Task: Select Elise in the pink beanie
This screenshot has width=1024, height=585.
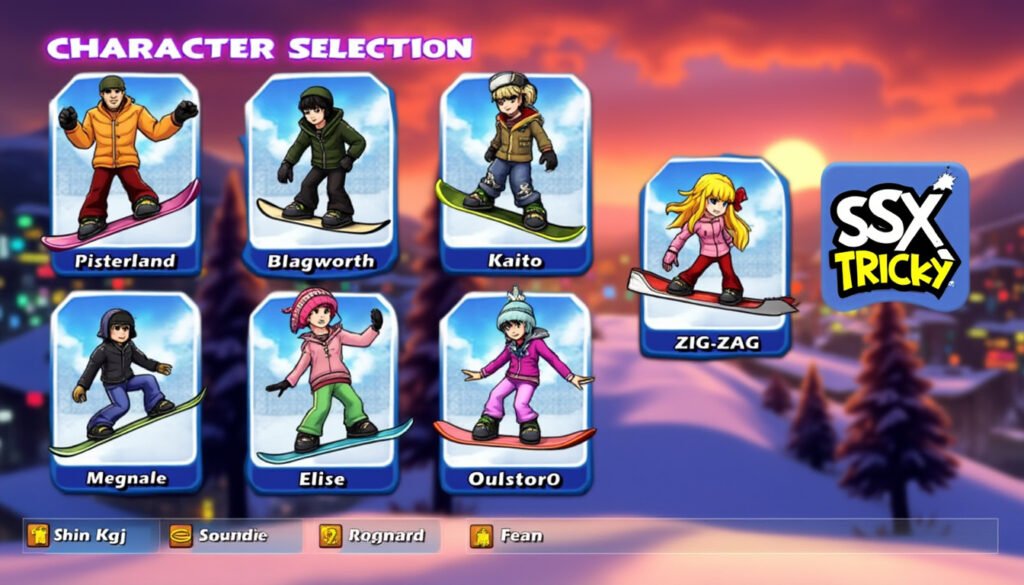Action: [322, 390]
